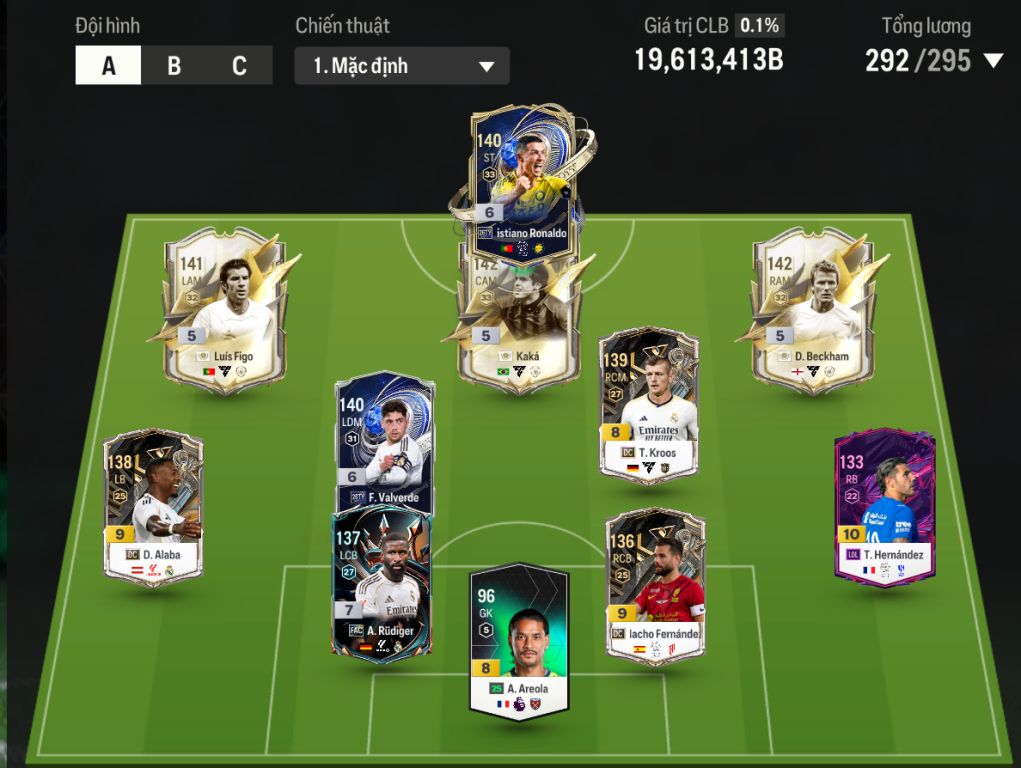The image size is (1021, 768).
Task: Switch to squad tab C
Action: coord(239,66)
